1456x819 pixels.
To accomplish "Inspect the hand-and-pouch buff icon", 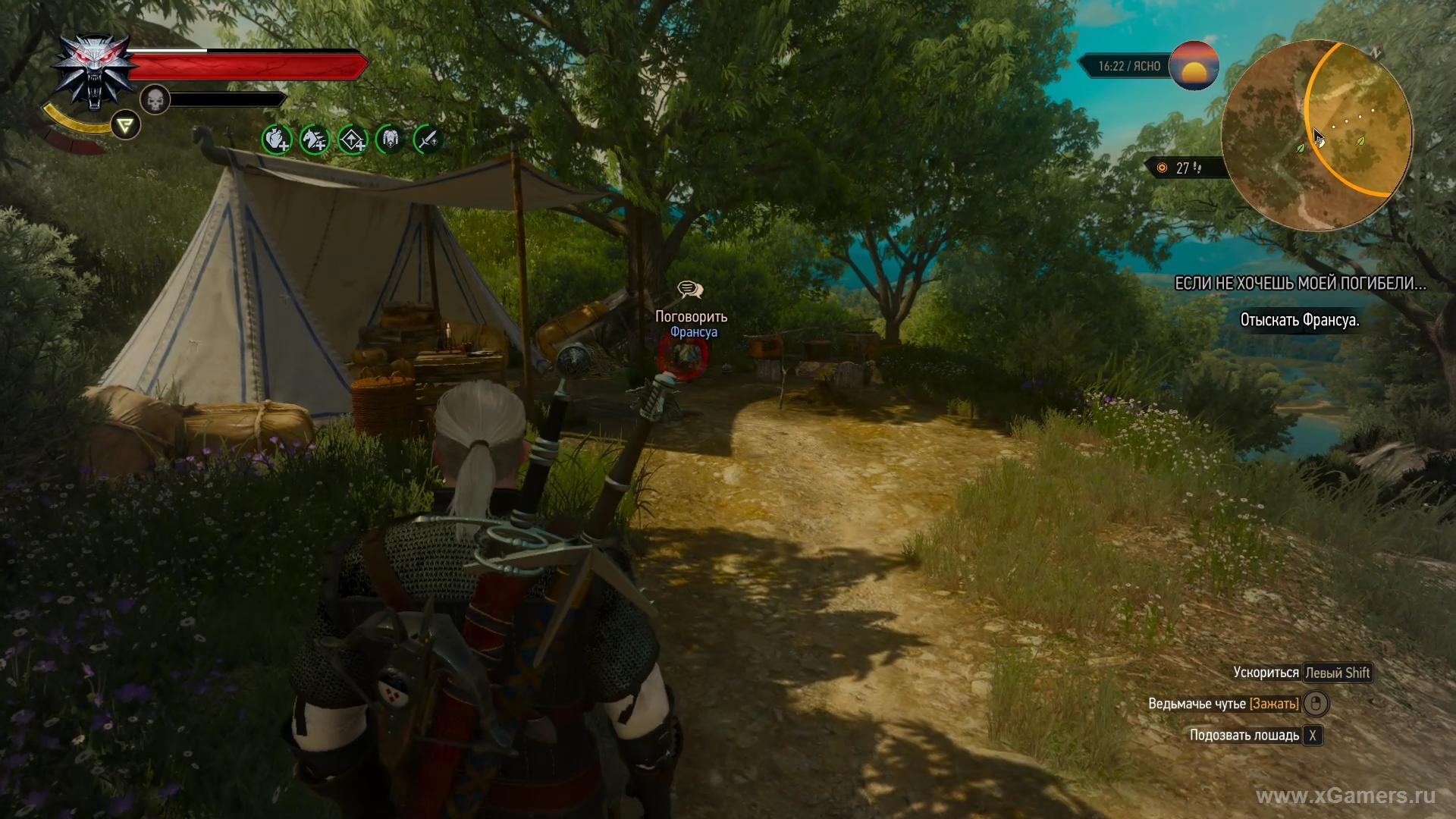I will (276, 139).
